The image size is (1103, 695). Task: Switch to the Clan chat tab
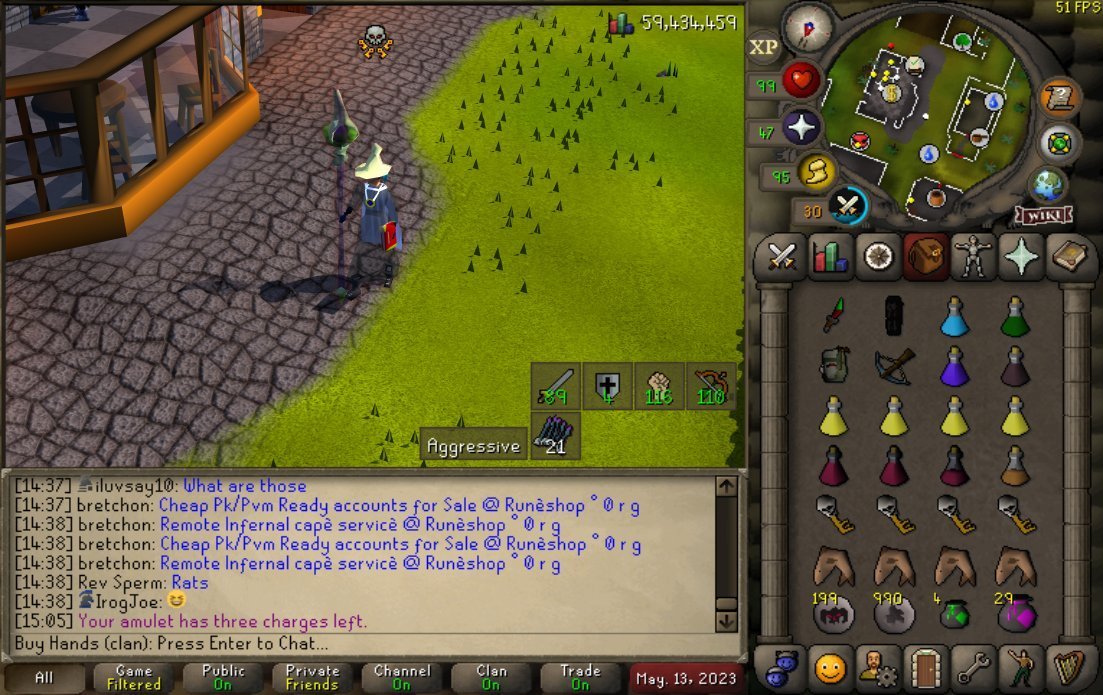coord(490,678)
